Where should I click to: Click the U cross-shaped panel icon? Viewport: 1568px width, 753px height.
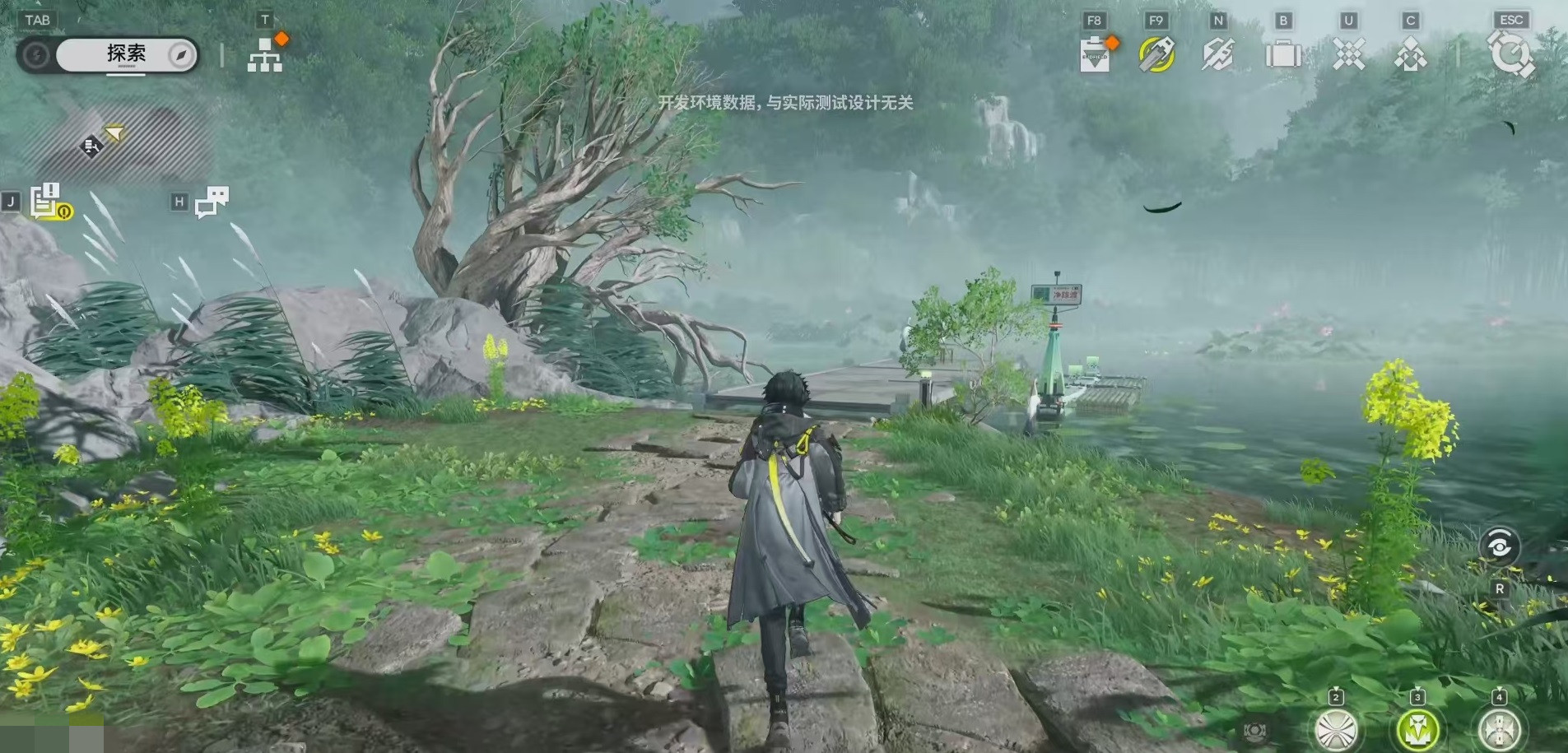[x=1347, y=53]
